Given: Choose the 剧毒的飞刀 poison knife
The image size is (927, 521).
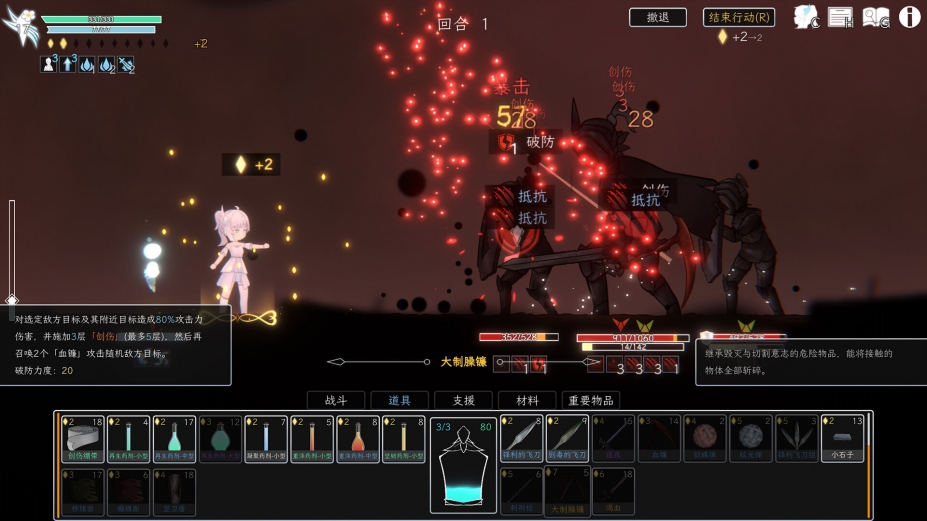Looking at the screenshot, I should tap(568, 439).
